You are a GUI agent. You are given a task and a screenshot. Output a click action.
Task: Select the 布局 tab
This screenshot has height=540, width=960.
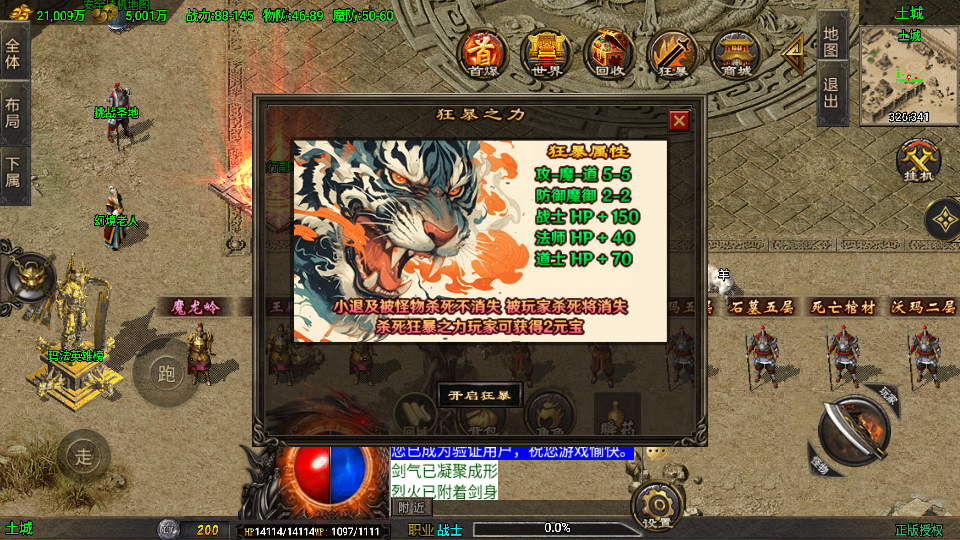click(13, 112)
